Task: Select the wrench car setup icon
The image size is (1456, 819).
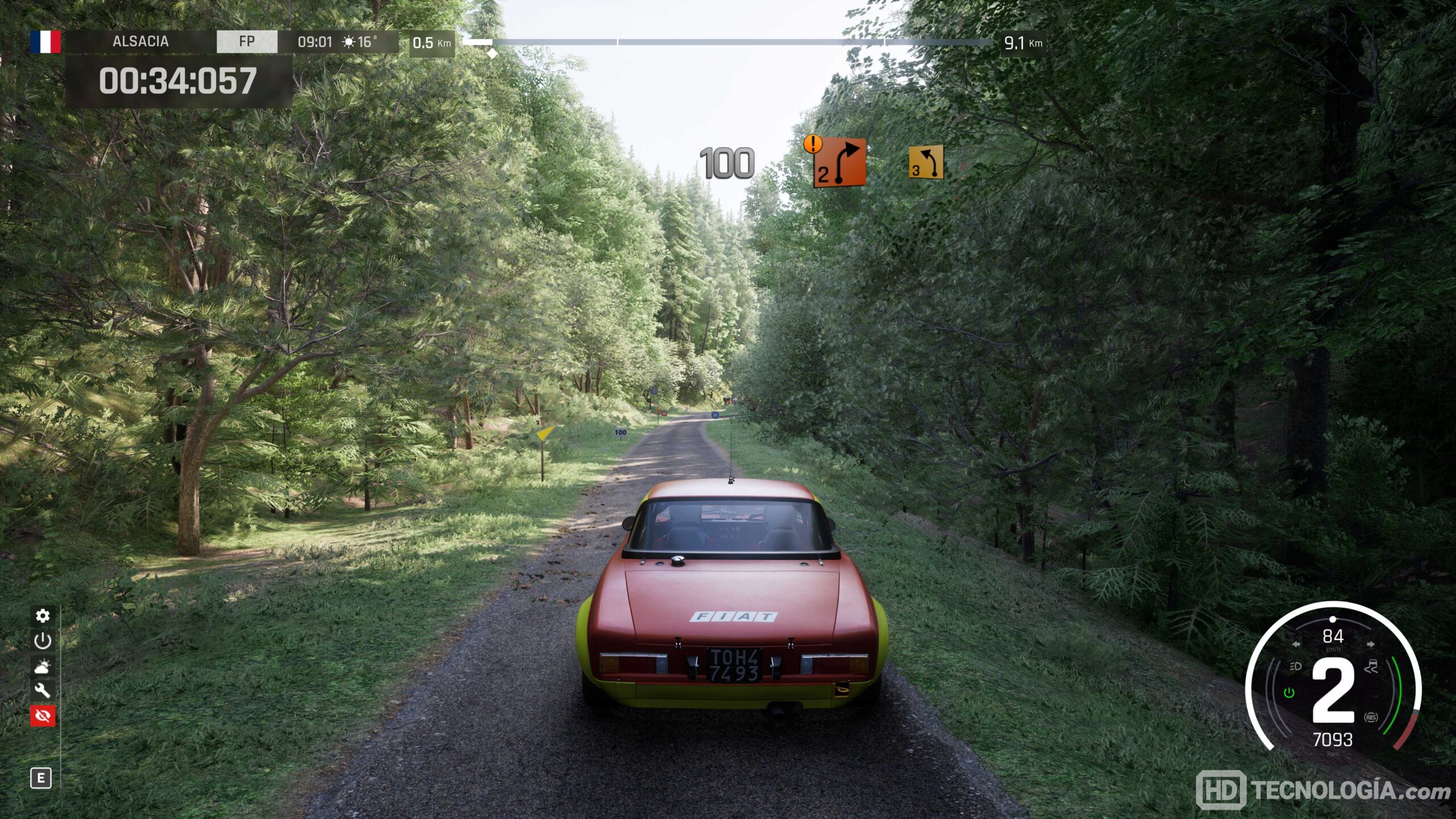Action: tap(43, 690)
